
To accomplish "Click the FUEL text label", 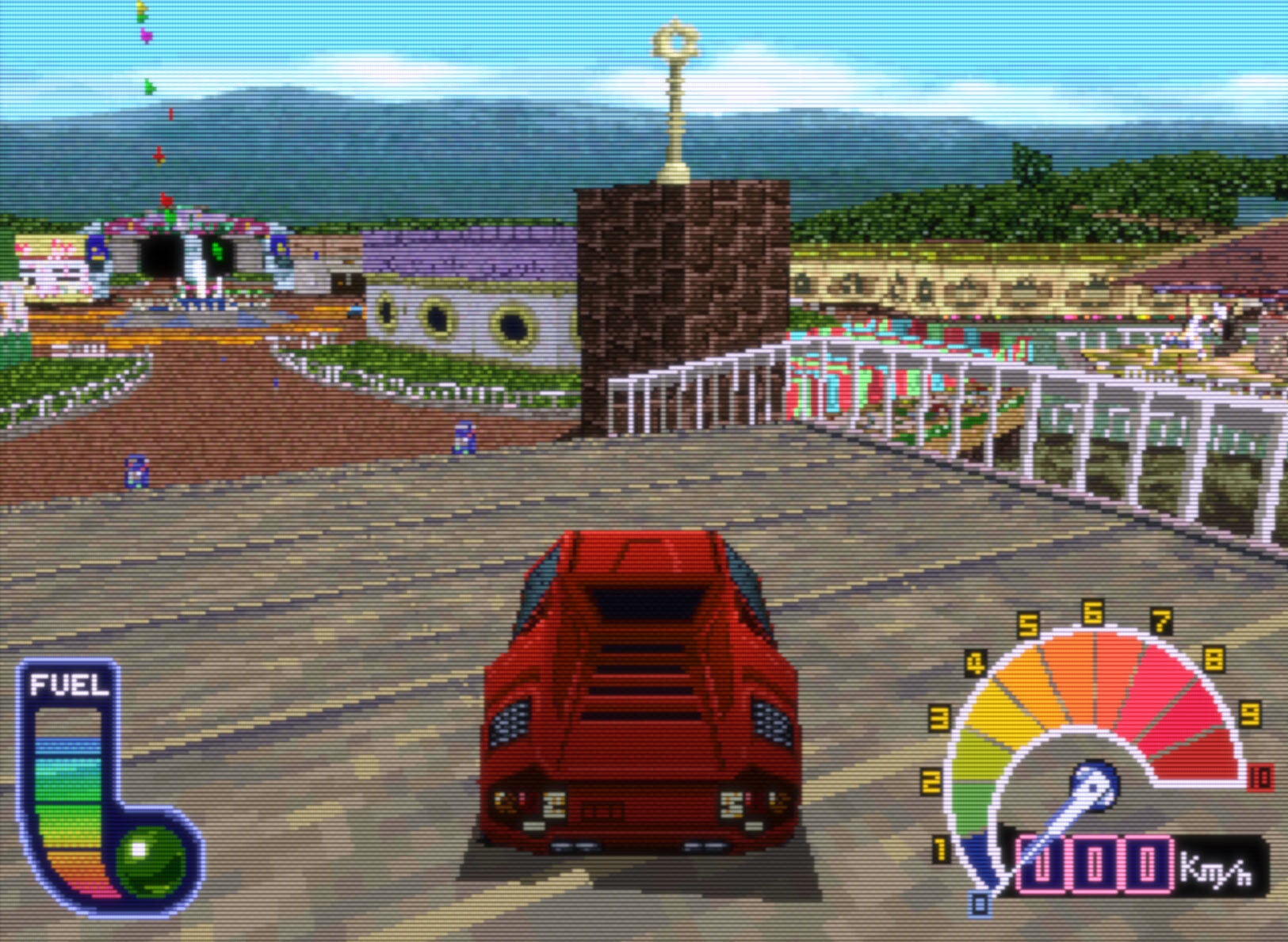I will 70,684.
